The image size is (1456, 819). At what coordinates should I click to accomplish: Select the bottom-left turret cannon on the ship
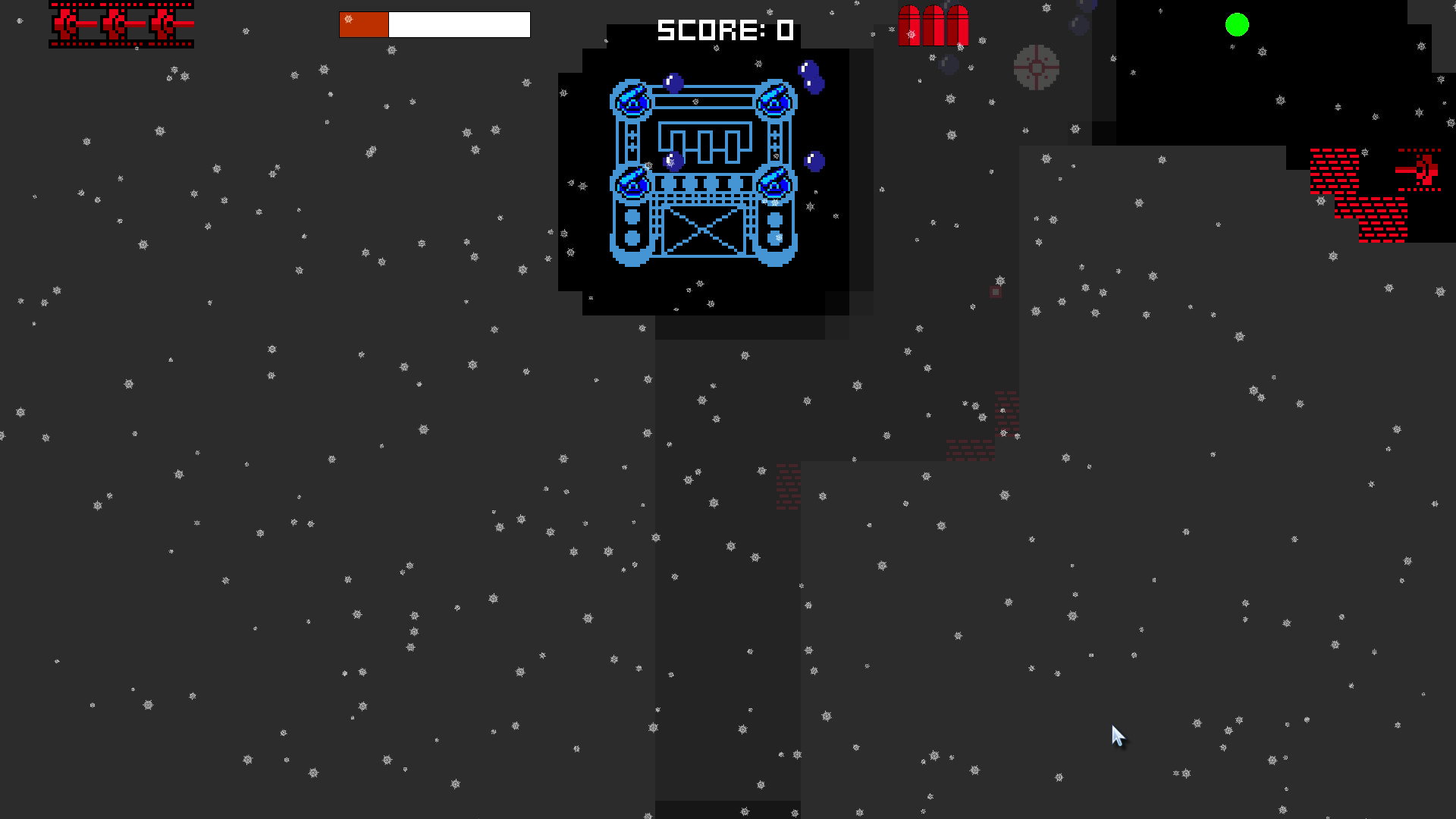(x=631, y=182)
